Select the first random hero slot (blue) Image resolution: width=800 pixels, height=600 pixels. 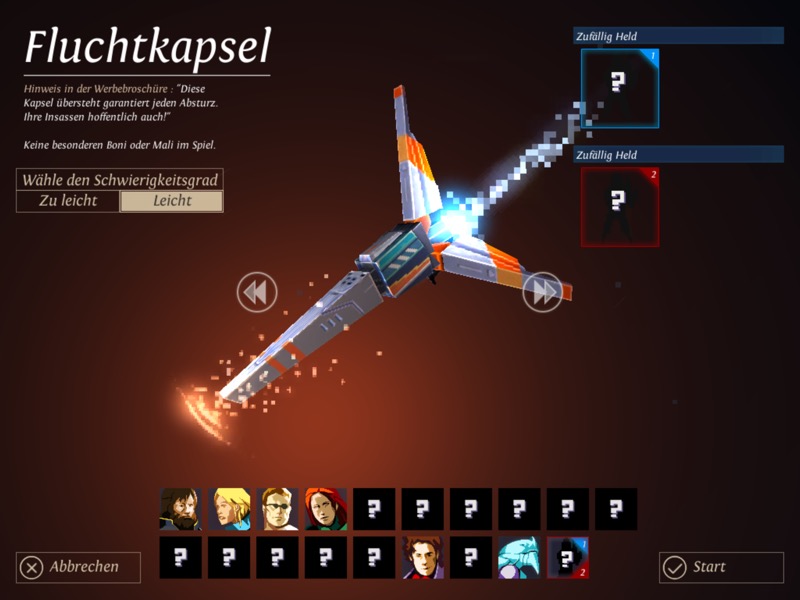[620, 89]
